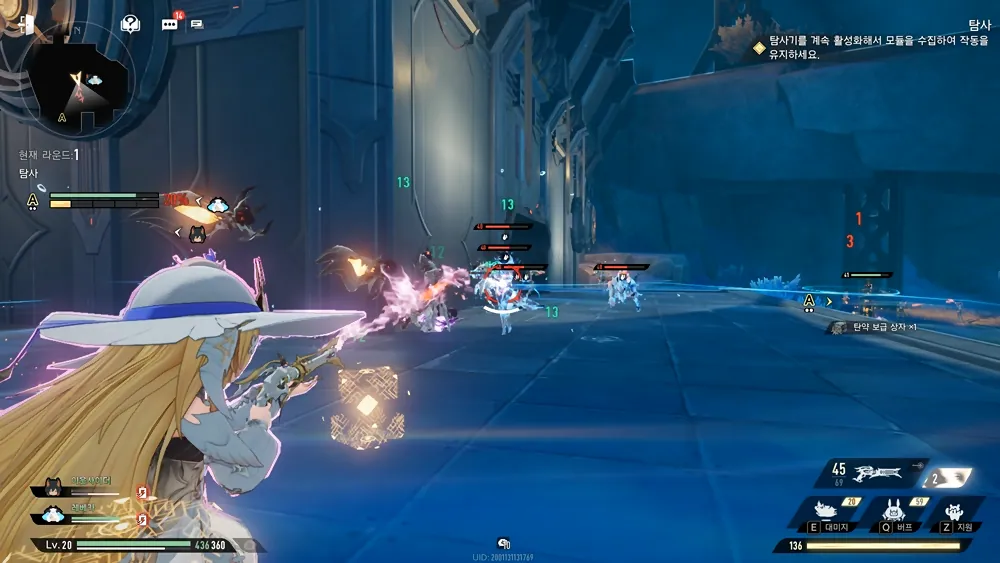
Task: Open the help guide icon
Action: [130, 24]
